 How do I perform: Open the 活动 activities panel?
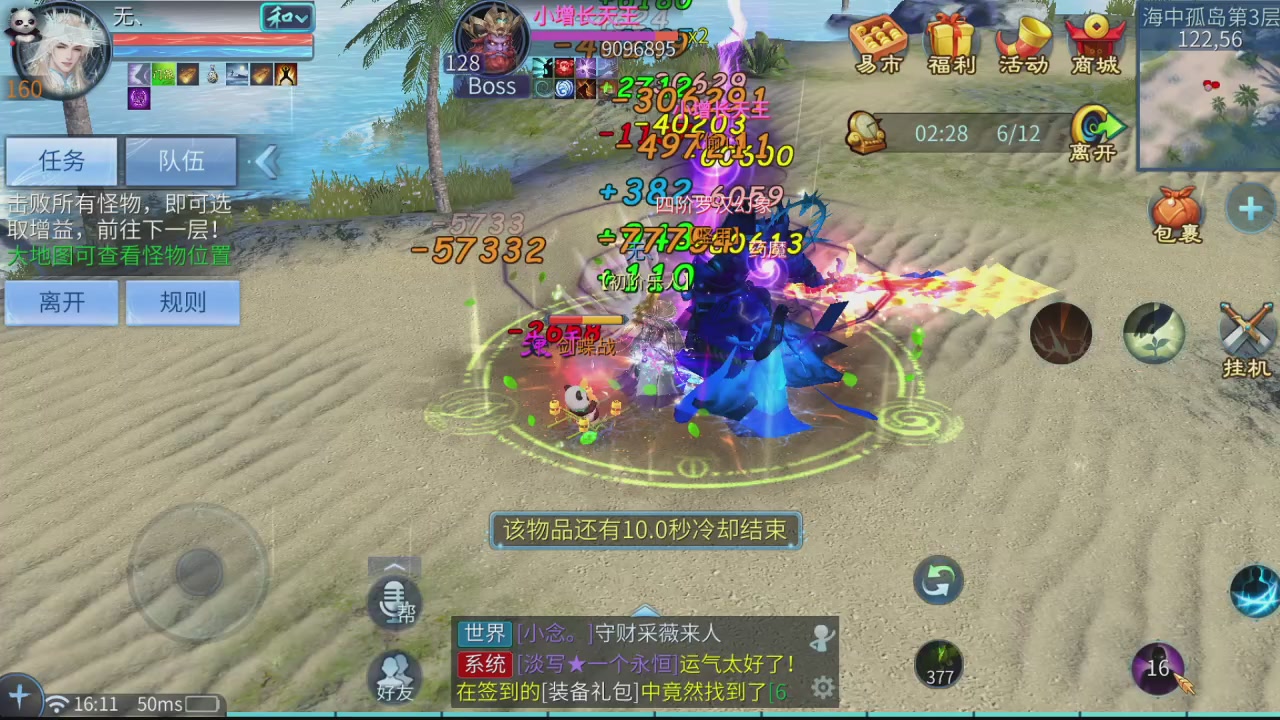click(1022, 45)
